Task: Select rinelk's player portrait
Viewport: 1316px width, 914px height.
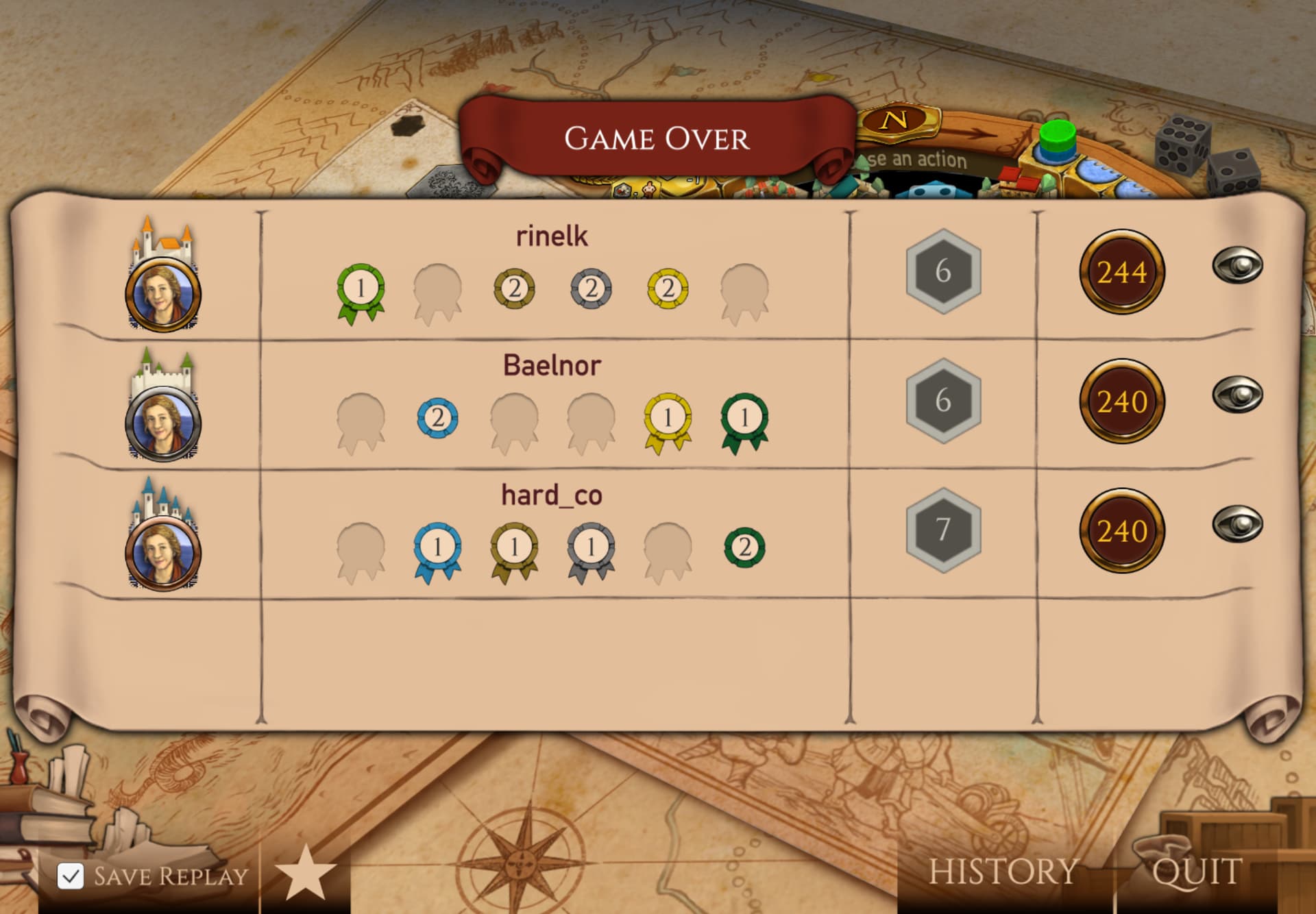Action: pyautogui.click(x=163, y=293)
